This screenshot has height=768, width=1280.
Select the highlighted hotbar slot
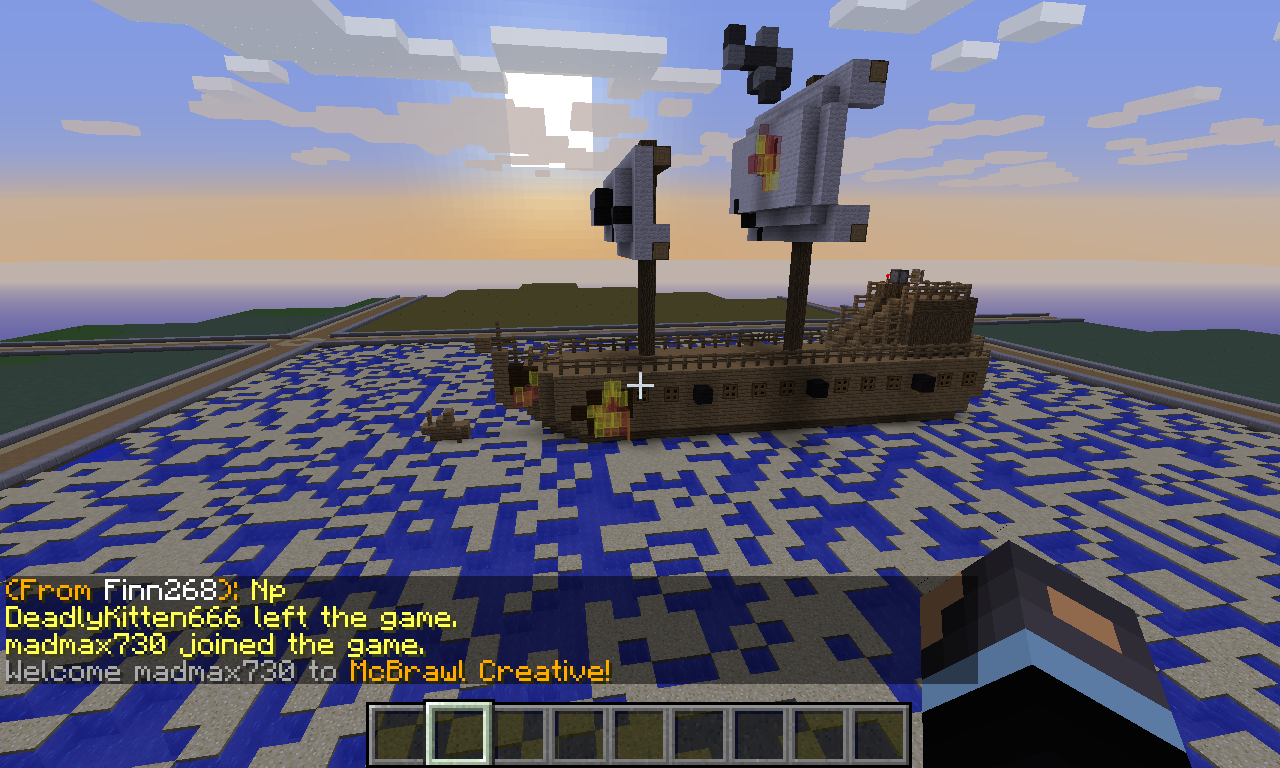point(459,734)
